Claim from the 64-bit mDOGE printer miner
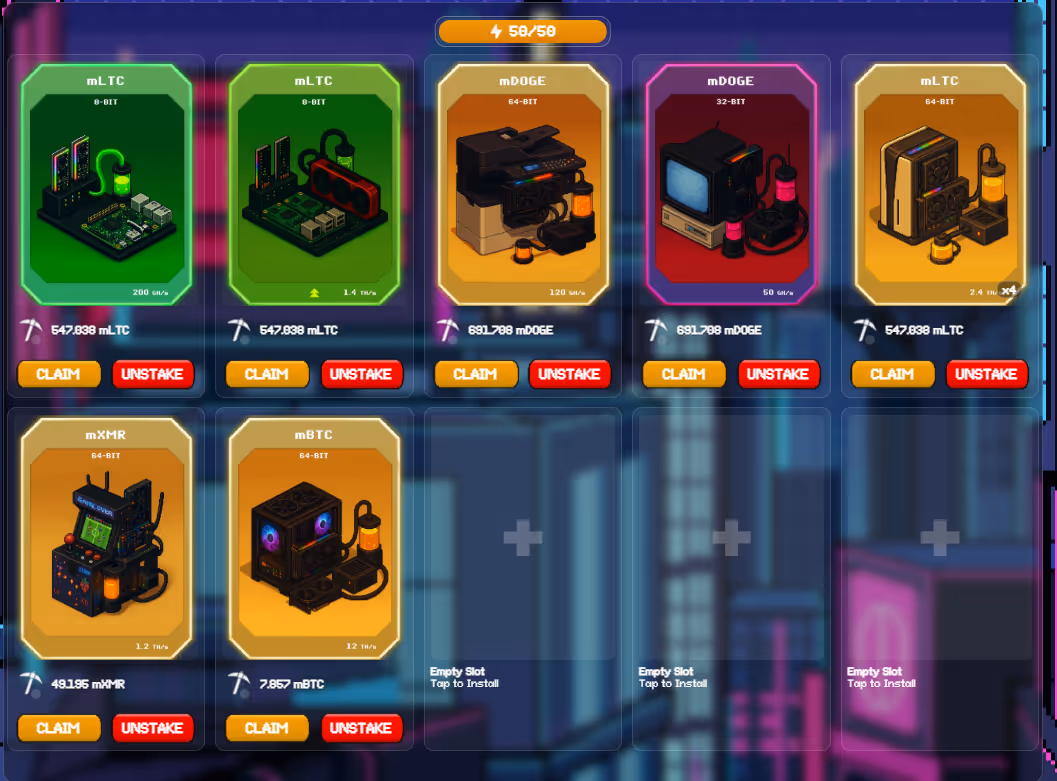 pyautogui.click(x=476, y=374)
